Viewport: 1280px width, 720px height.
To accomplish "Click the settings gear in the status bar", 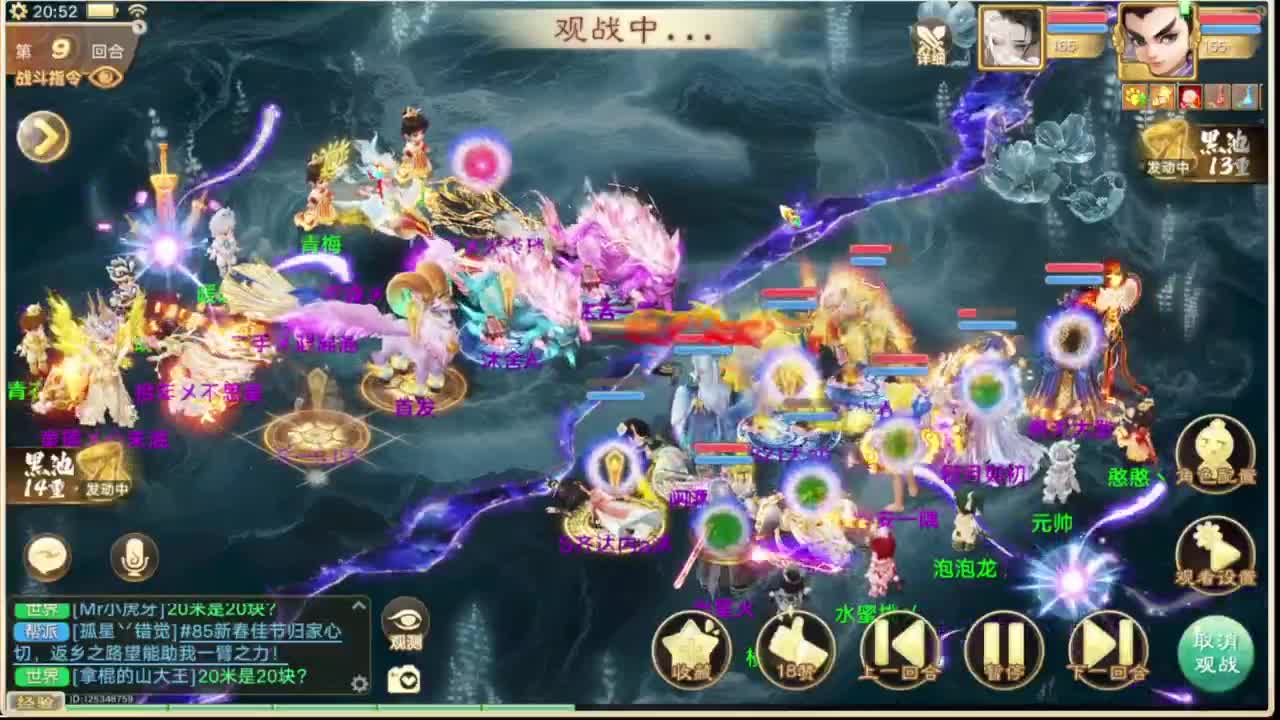I will coord(18,13).
